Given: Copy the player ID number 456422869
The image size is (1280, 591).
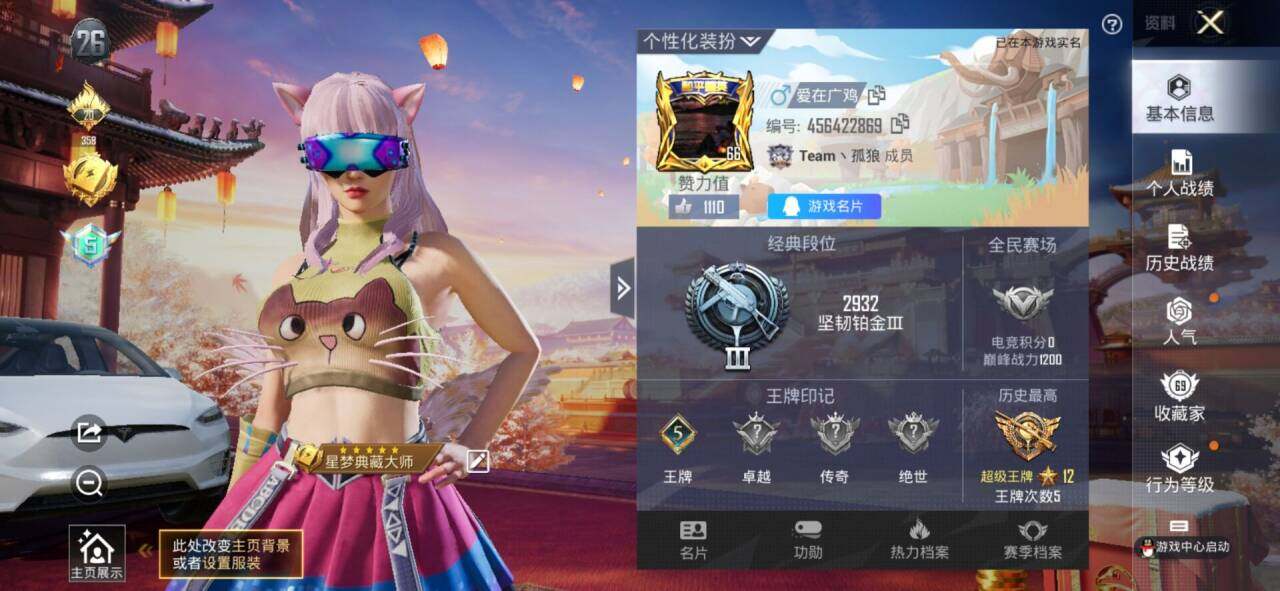Looking at the screenshot, I should click(x=900, y=124).
